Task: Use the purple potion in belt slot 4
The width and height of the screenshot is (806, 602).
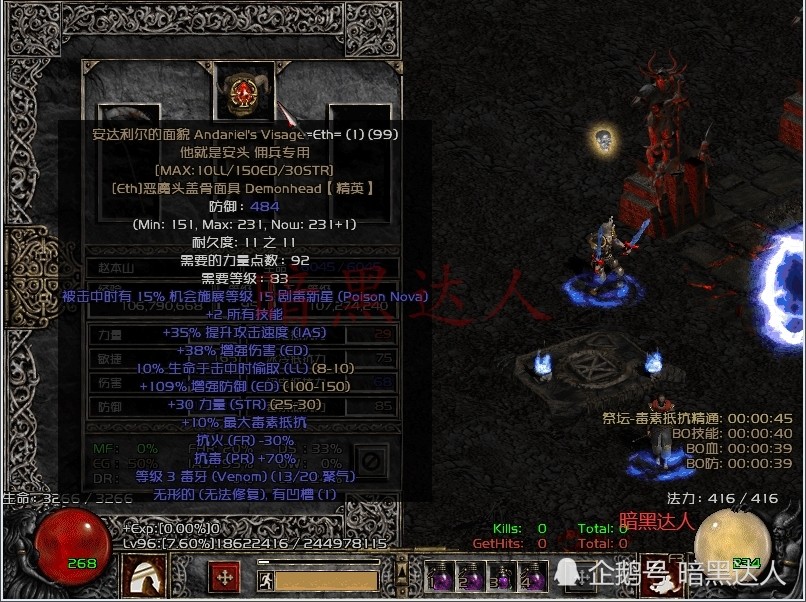Action: (533, 579)
